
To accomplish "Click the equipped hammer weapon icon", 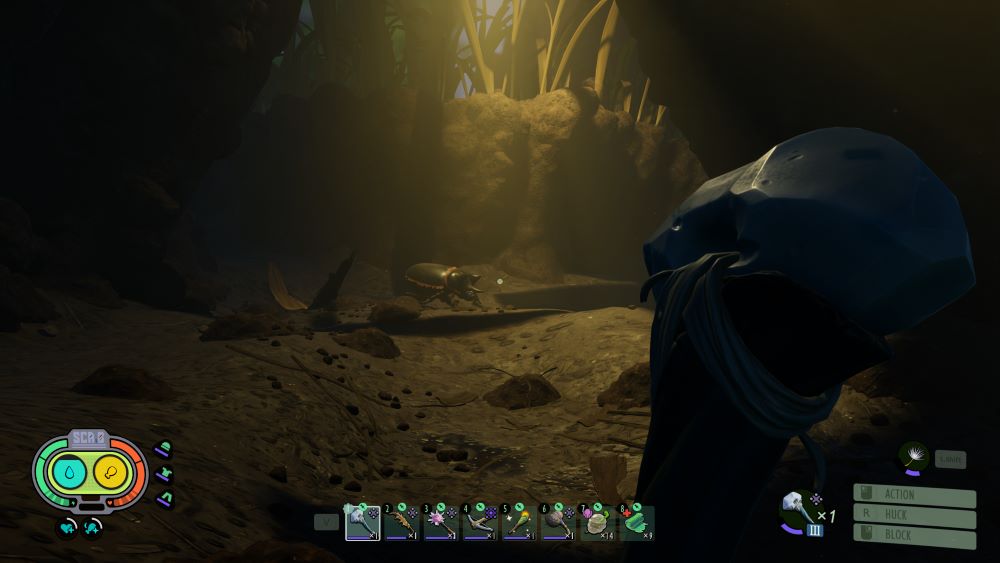I will [797, 509].
